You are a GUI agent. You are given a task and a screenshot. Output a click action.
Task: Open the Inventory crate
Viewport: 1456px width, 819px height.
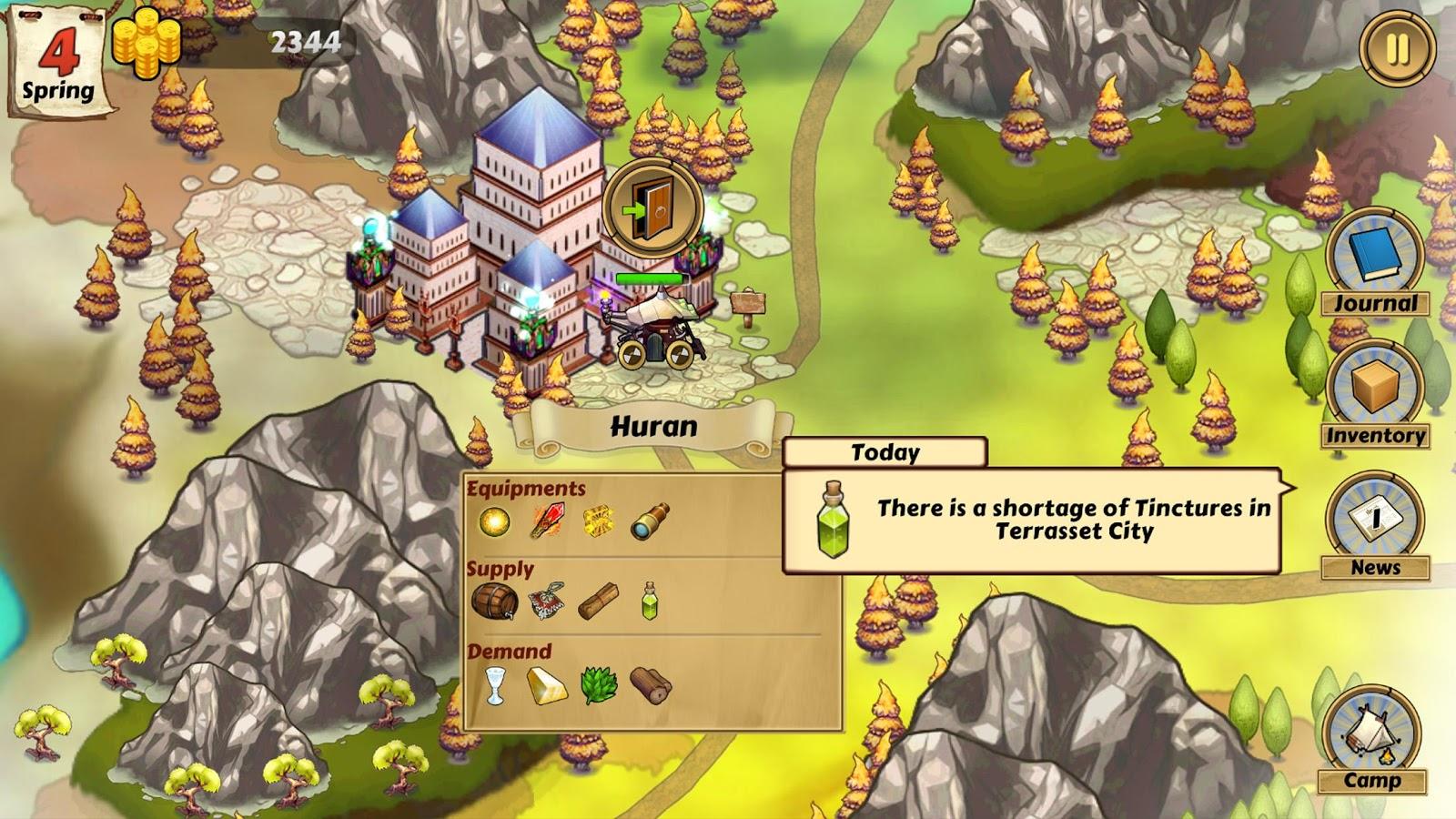click(1375, 394)
